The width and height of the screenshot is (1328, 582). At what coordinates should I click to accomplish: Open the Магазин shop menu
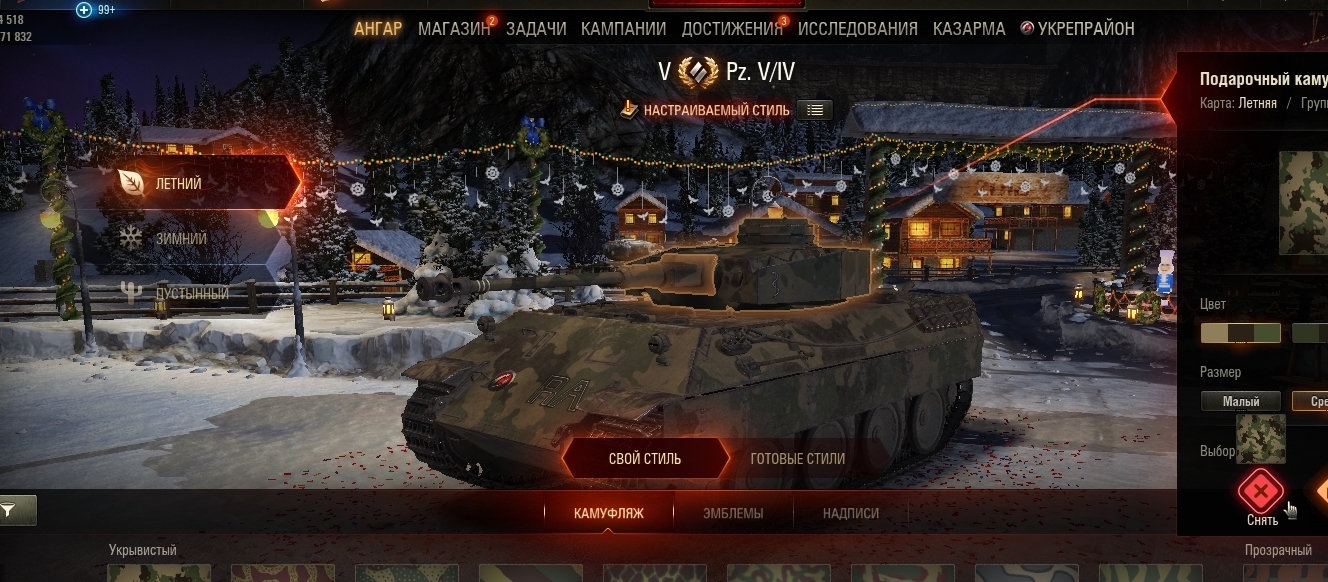454,28
